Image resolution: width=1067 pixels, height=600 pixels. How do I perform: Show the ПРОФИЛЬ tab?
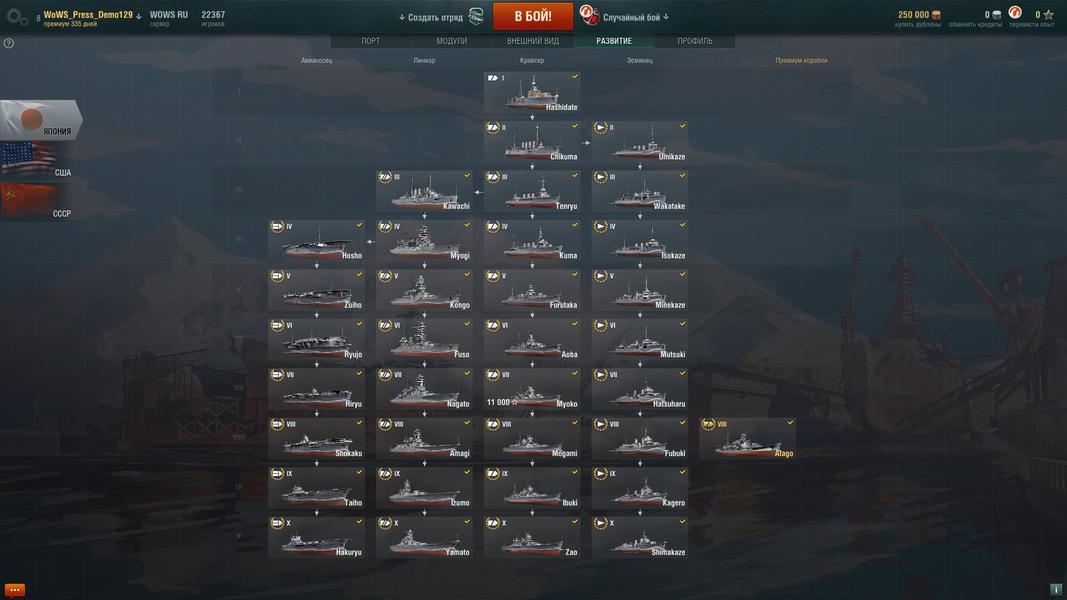click(695, 41)
